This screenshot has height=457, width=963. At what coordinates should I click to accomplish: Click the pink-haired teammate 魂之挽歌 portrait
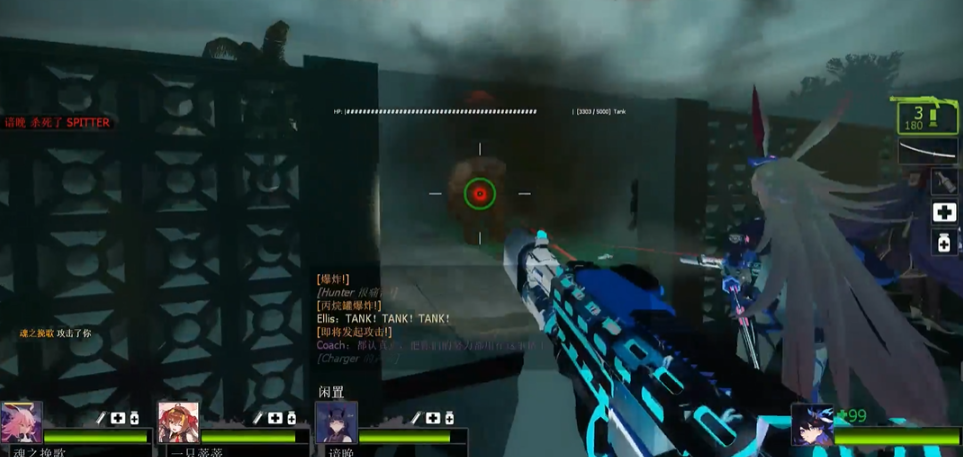pyautogui.click(x=21, y=422)
